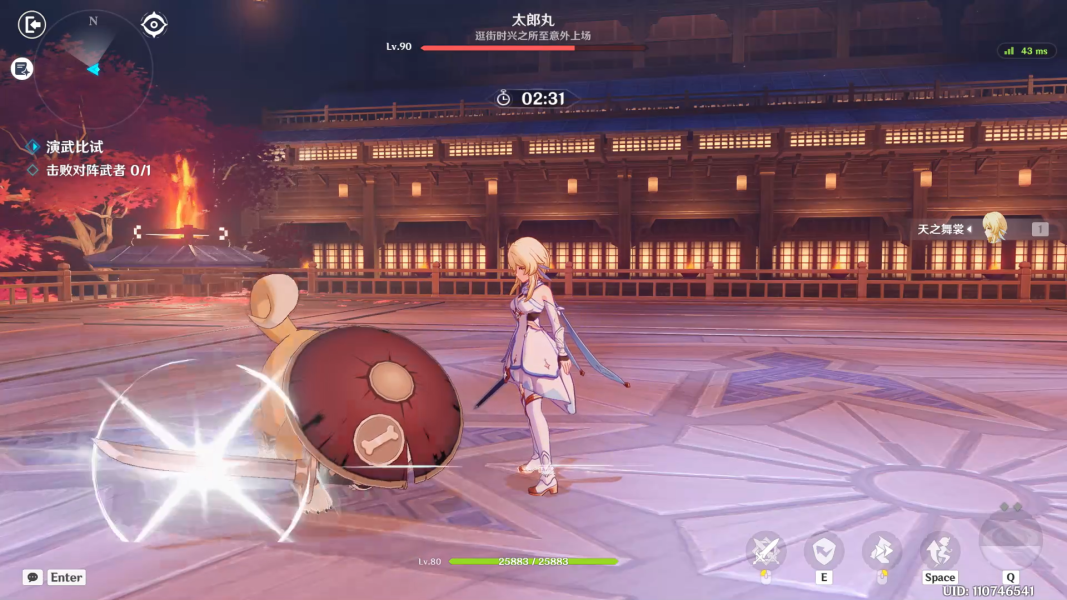Activate the shield elemental skill icon

click(824, 551)
